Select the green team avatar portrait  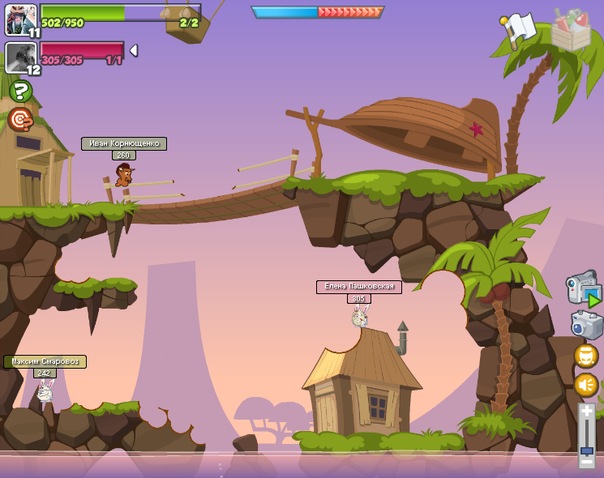(x=20, y=19)
